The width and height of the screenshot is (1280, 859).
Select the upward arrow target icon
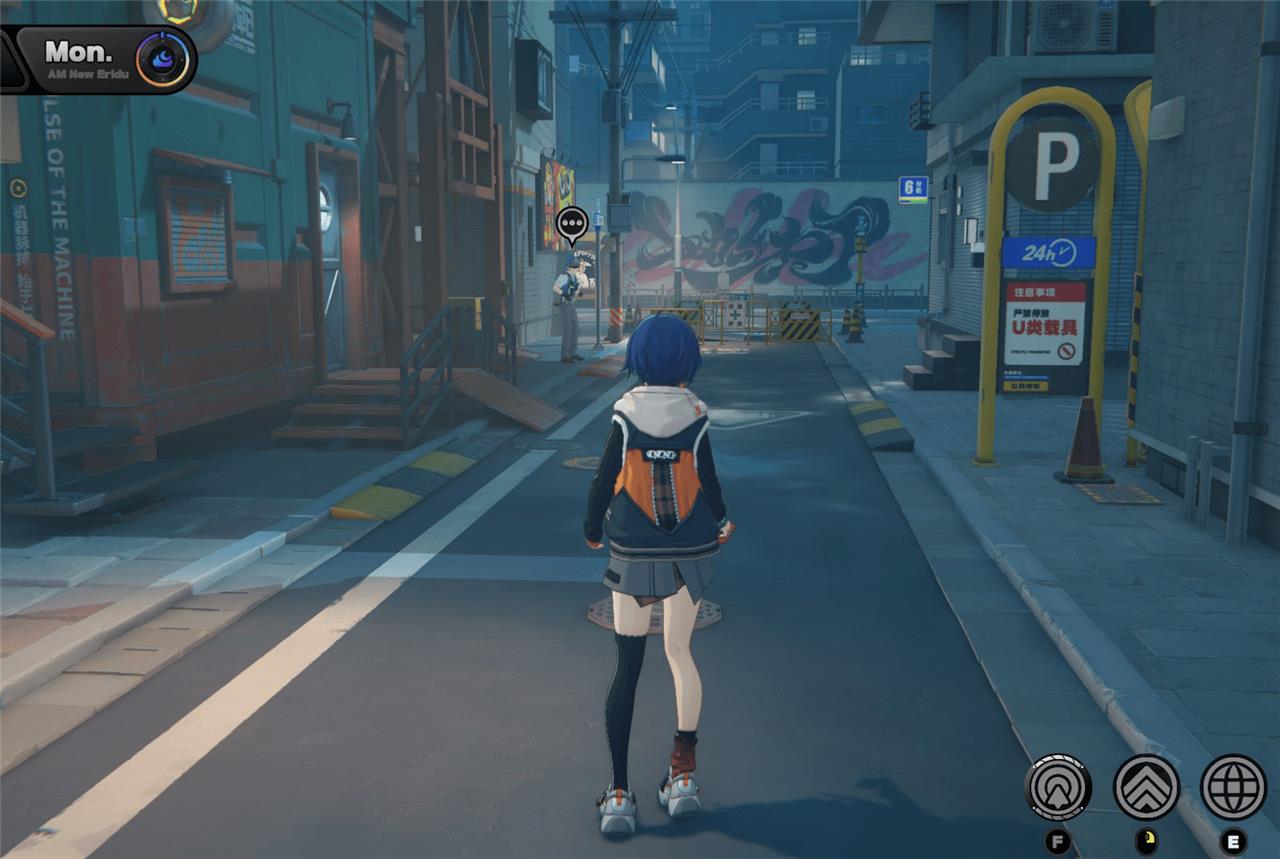tap(1058, 787)
